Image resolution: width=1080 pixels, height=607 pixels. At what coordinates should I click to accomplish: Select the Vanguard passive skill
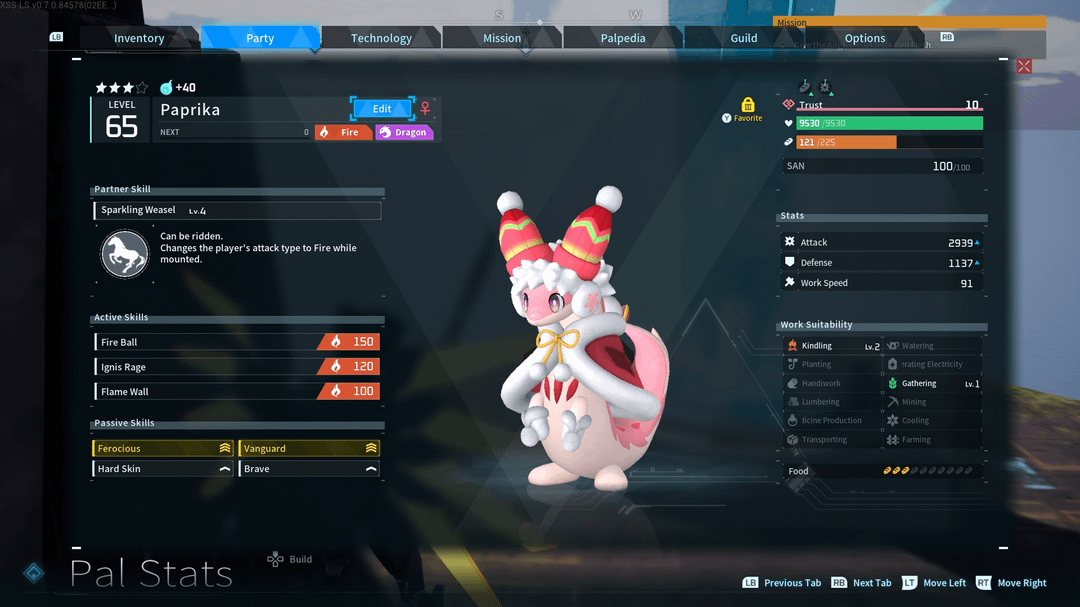[309, 449]
